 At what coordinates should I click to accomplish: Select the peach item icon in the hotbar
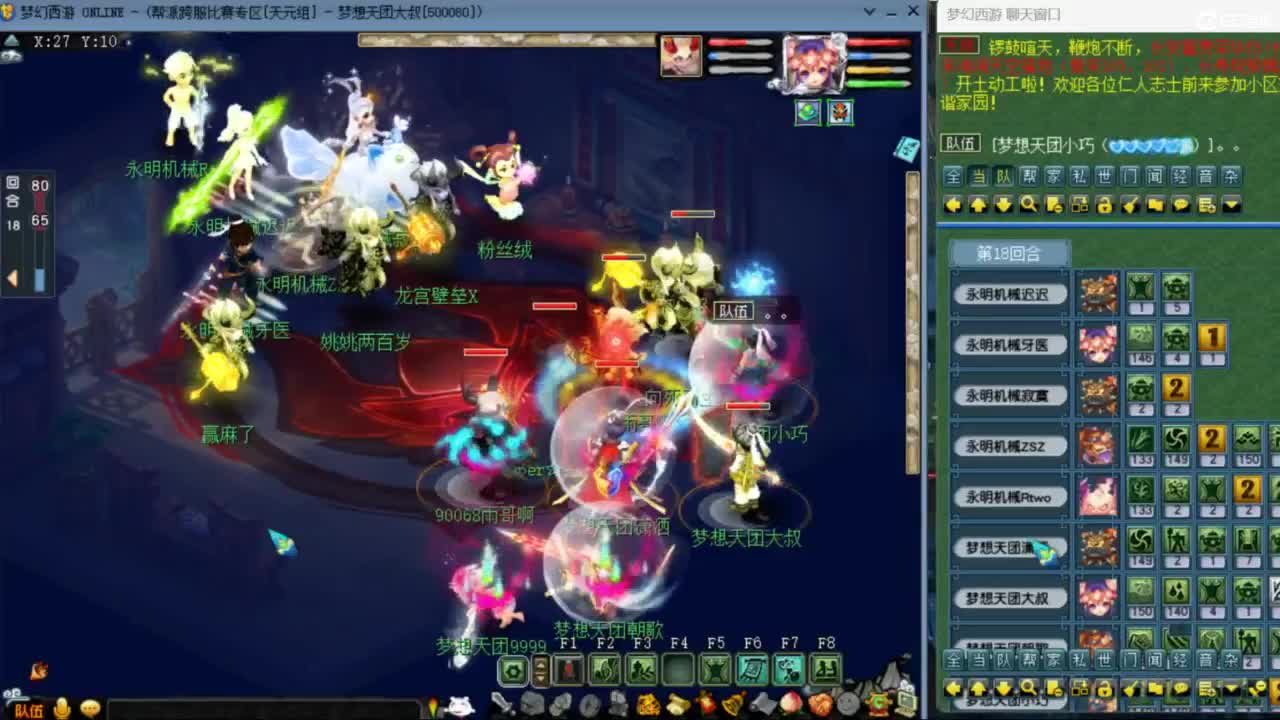pyautogui.click(x=789, y=703)
